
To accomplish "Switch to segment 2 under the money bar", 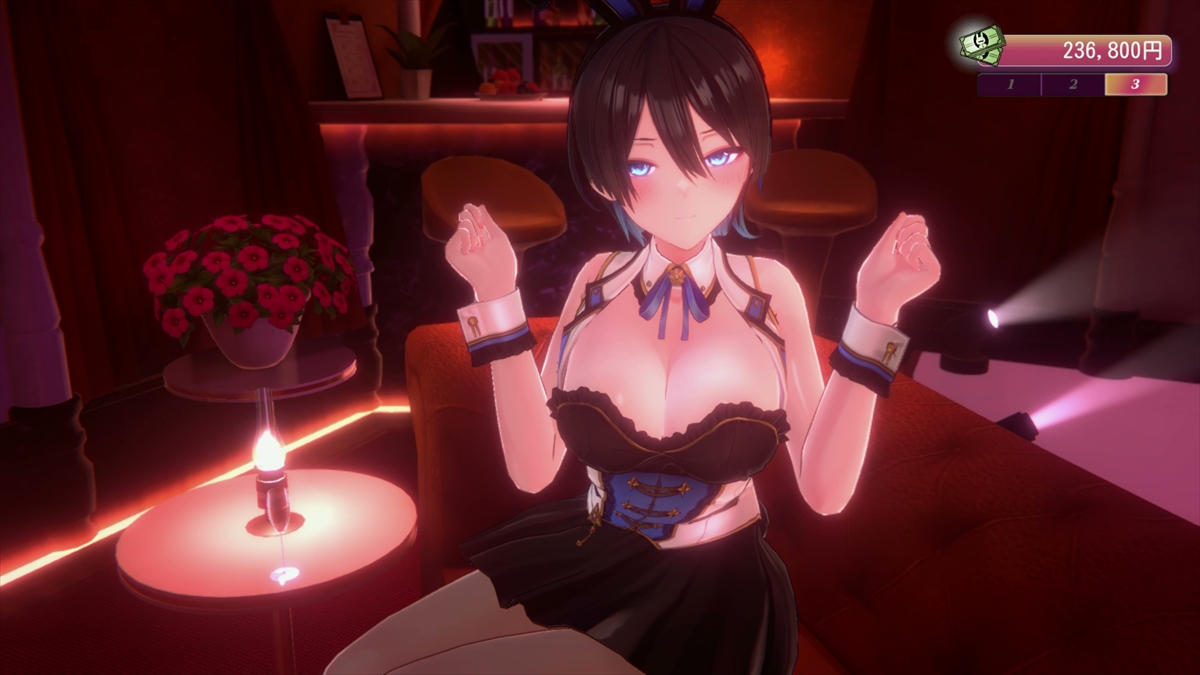I will pyautogui.click(x=1072, y=84).
